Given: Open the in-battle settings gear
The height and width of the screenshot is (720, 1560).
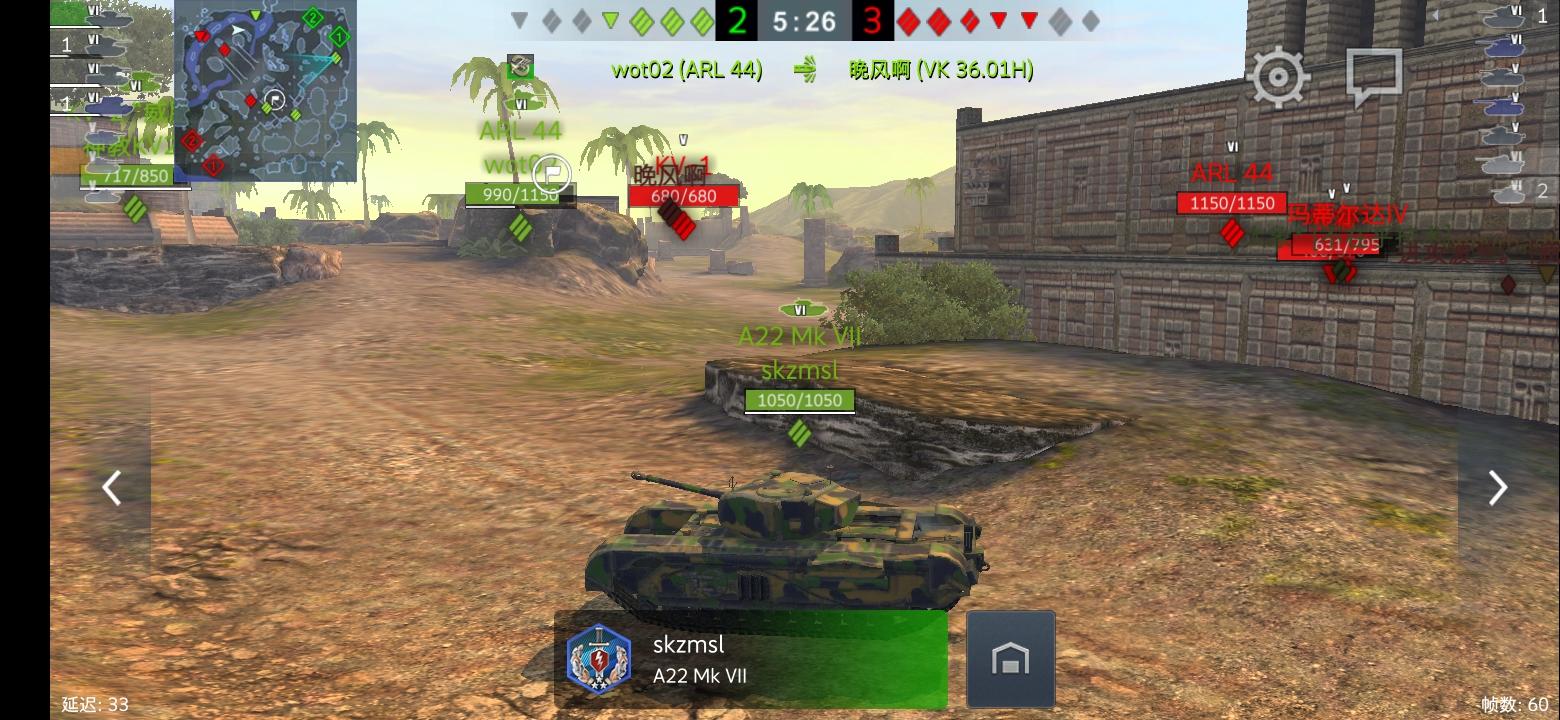Looking at the screenshot, I should click(1278, 75).
